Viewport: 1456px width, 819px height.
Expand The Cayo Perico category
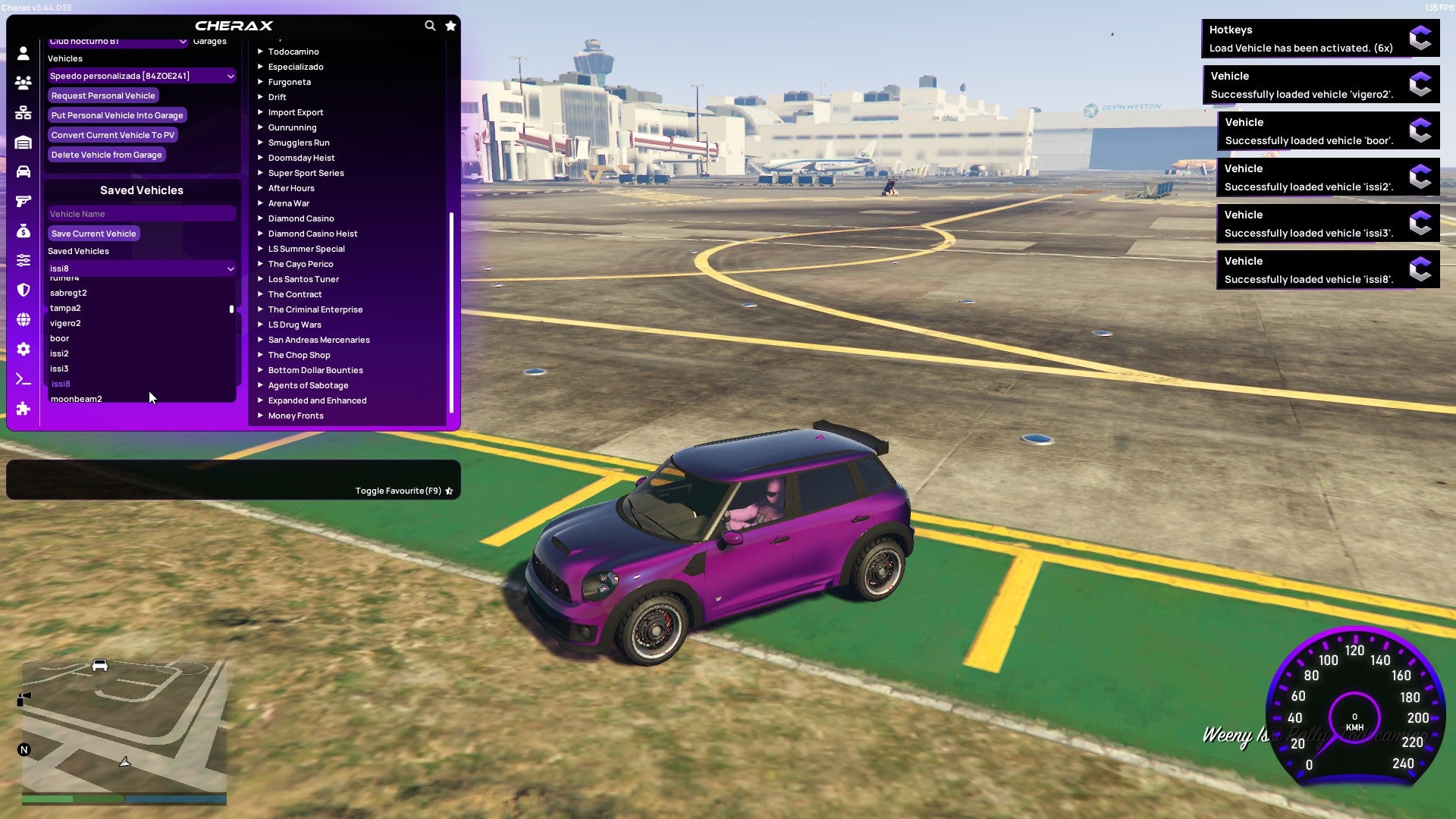point(301,263)
